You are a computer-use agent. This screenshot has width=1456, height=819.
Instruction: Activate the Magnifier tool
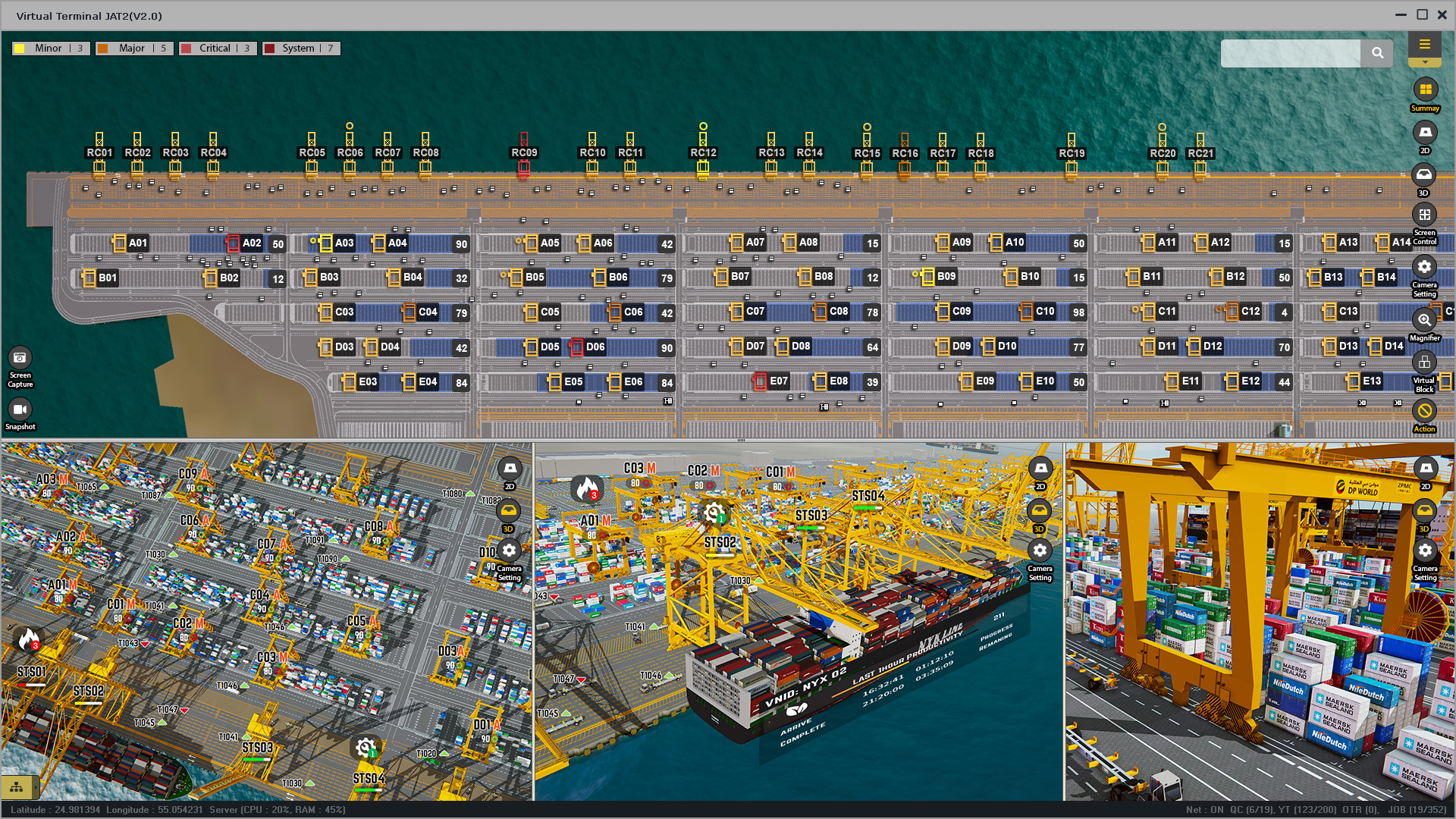coord(1424,321)
